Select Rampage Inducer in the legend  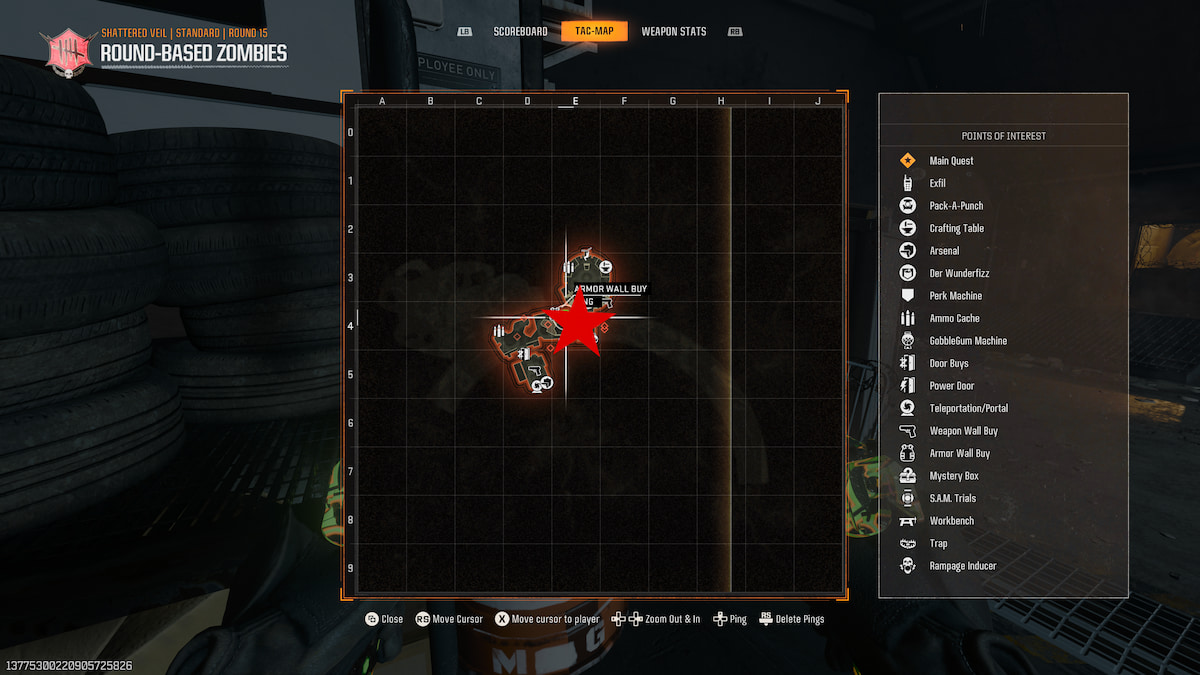962,566
